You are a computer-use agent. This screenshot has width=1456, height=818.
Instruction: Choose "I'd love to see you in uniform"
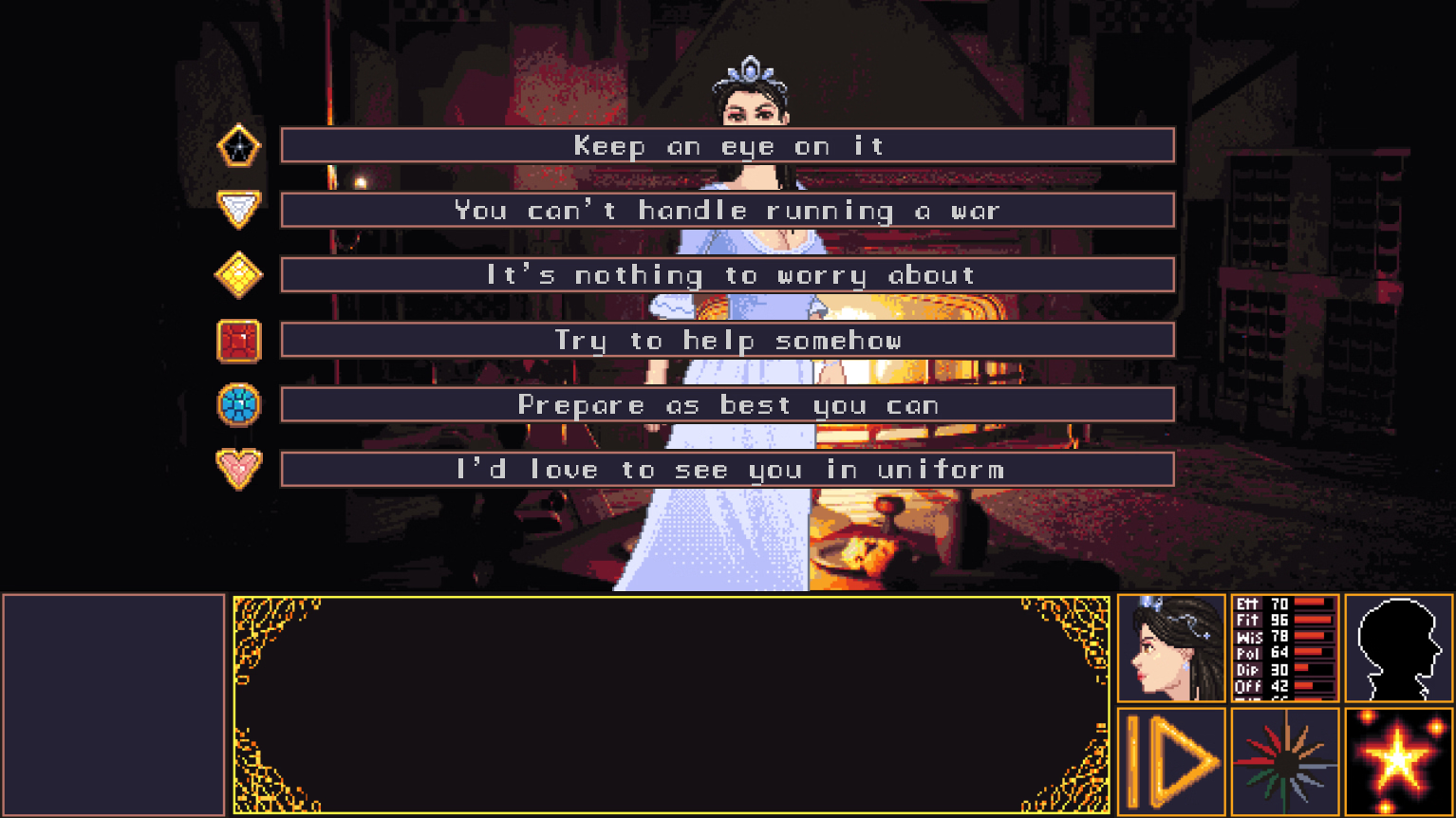click(x=727, y=470)
